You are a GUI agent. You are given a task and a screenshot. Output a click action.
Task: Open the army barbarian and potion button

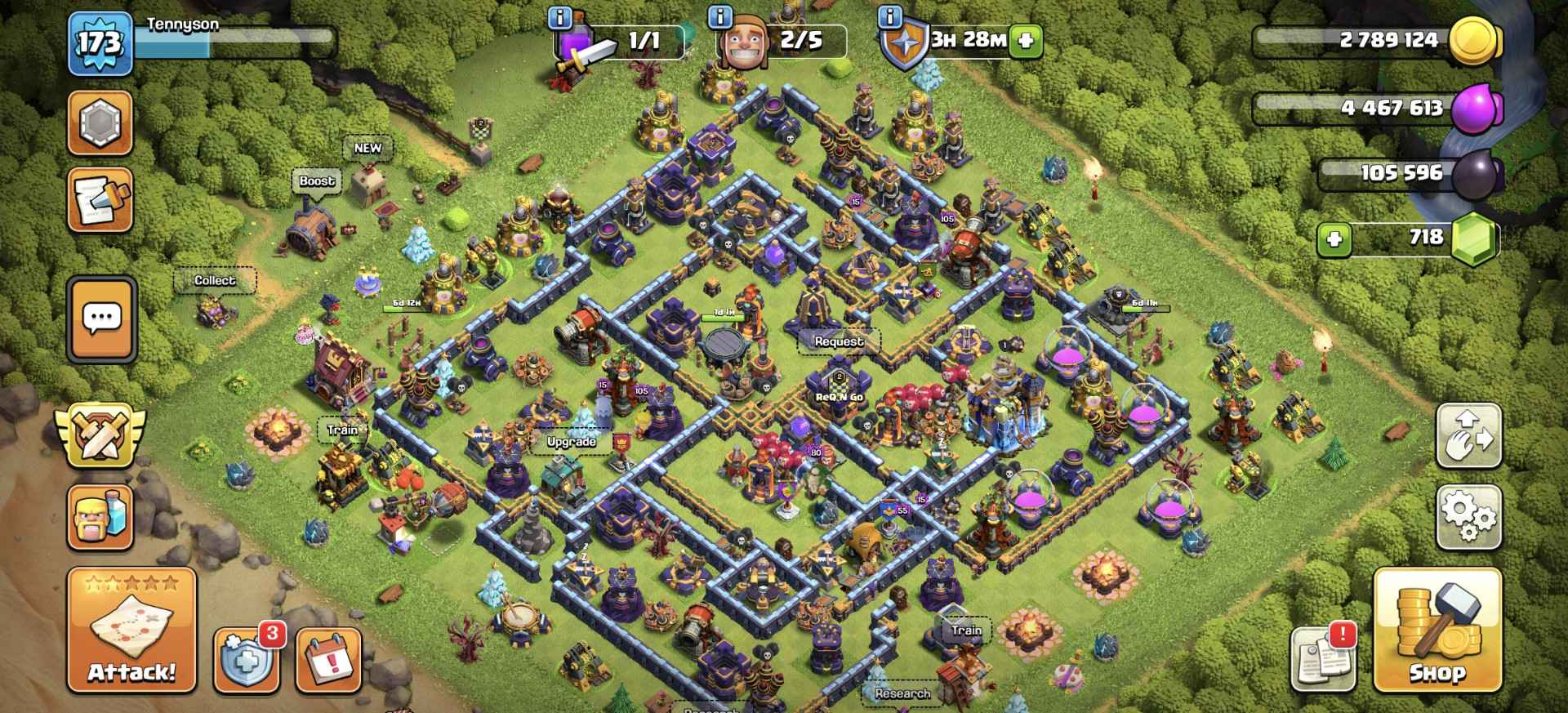101,517
